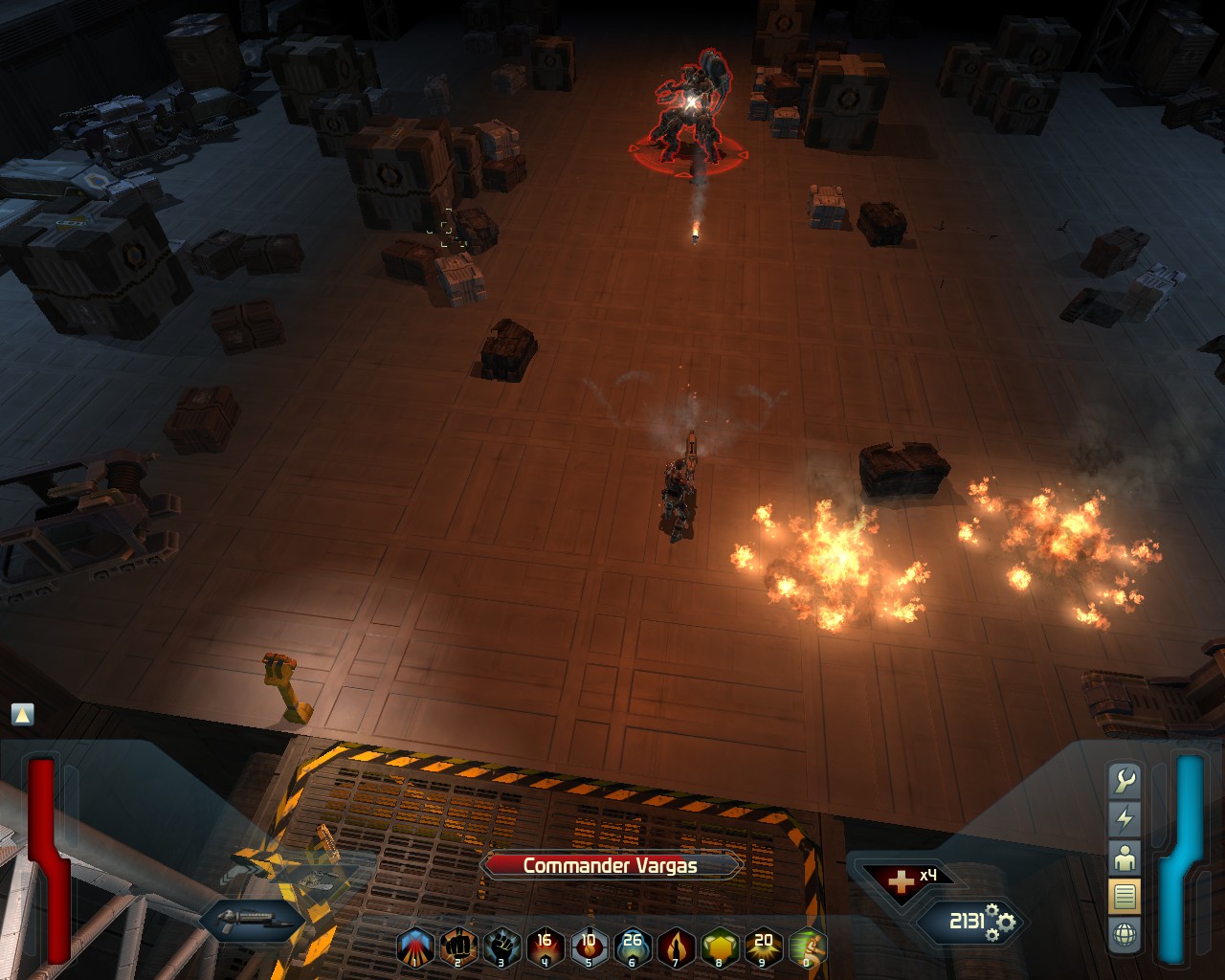Viewport: 1225px width, 980px height.
Task: Activate the green sprint ability in slot 0
Action: pos(807,947)
